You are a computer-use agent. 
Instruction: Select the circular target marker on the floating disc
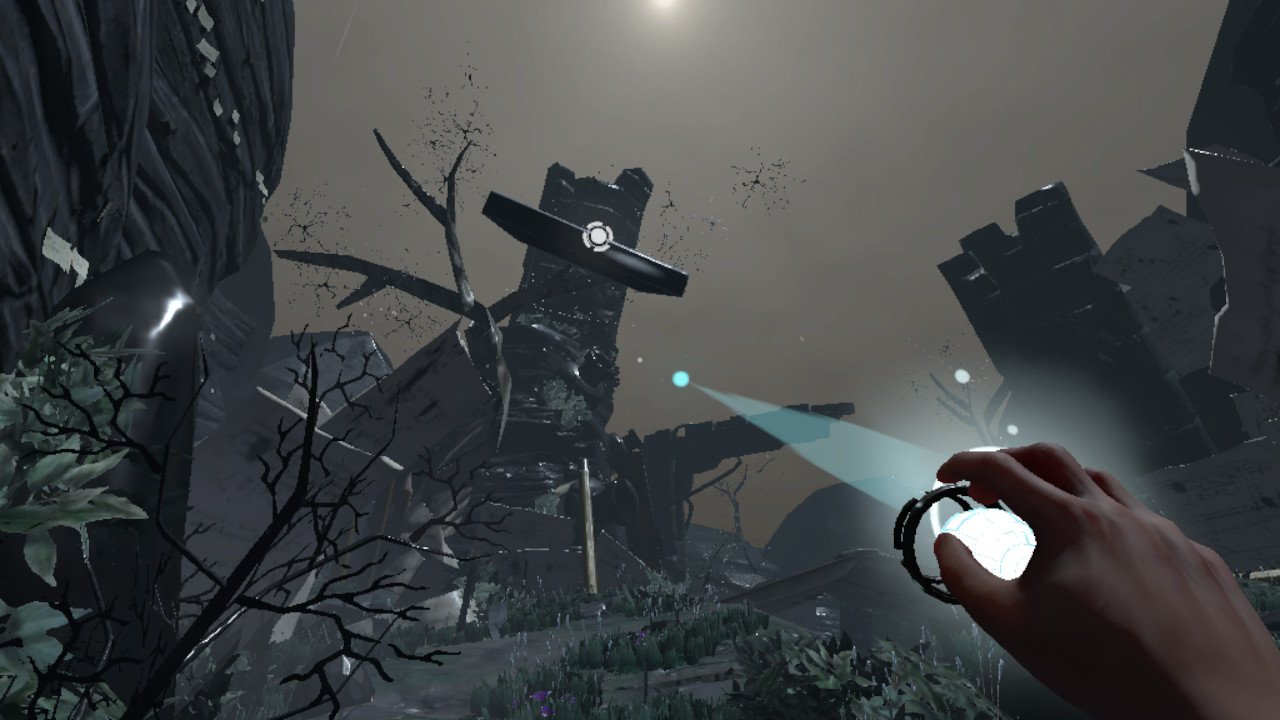point(597,236)
